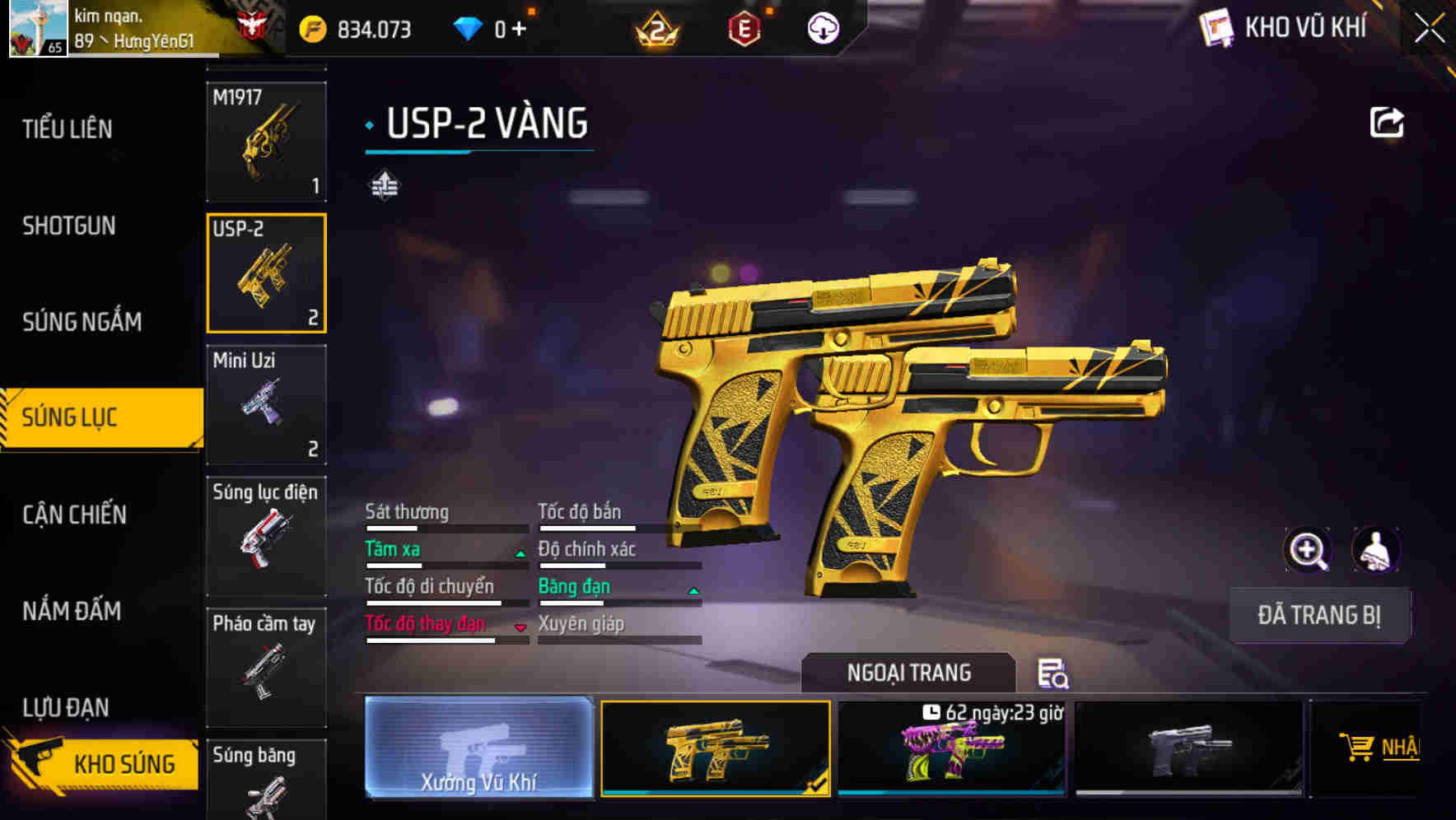Share the USP-2 Vàng skin
Image resolution: width=1456 pixels, height=820 pixels.
(x=1386, y=123)
